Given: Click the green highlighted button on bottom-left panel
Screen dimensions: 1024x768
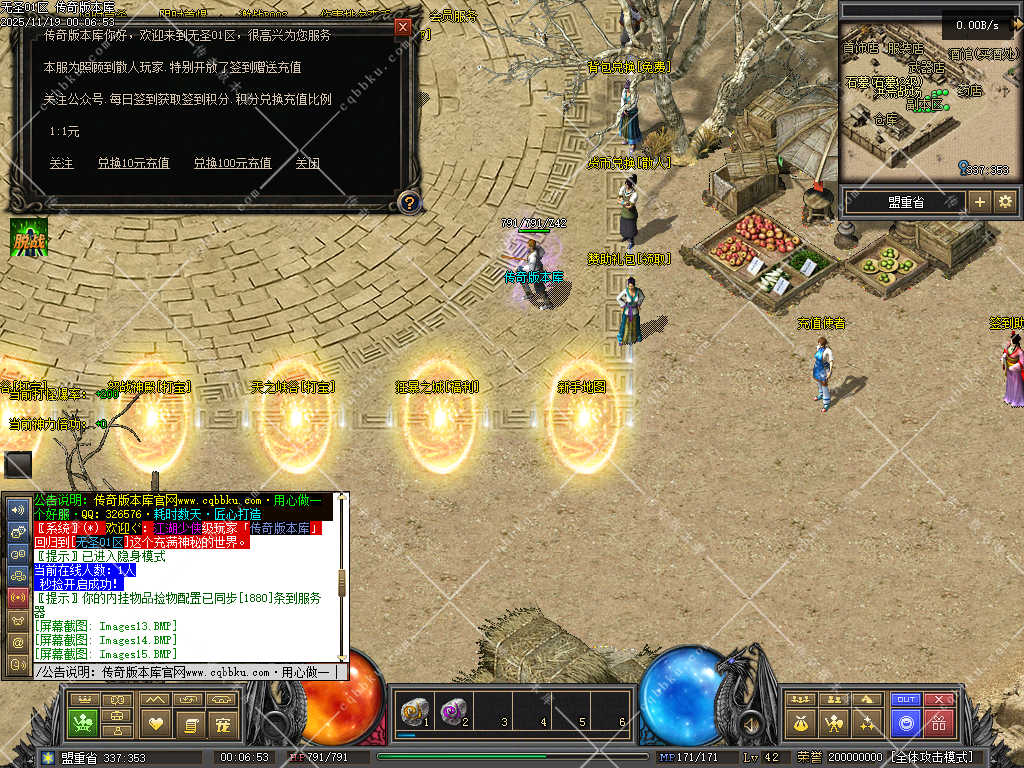Looking at the screenshot, I should 83,723.
